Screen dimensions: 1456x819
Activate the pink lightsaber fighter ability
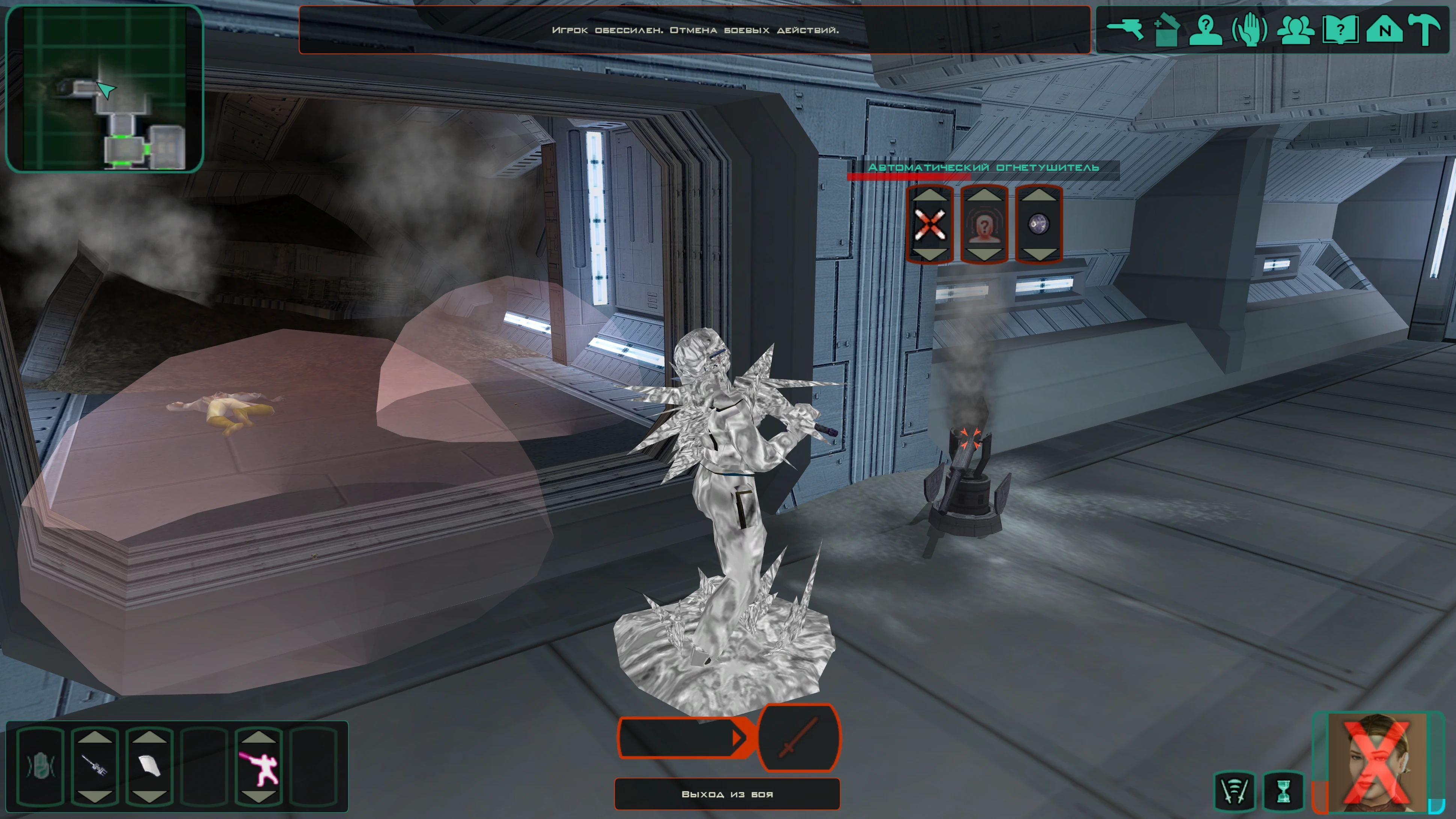[x=258, y=766]
